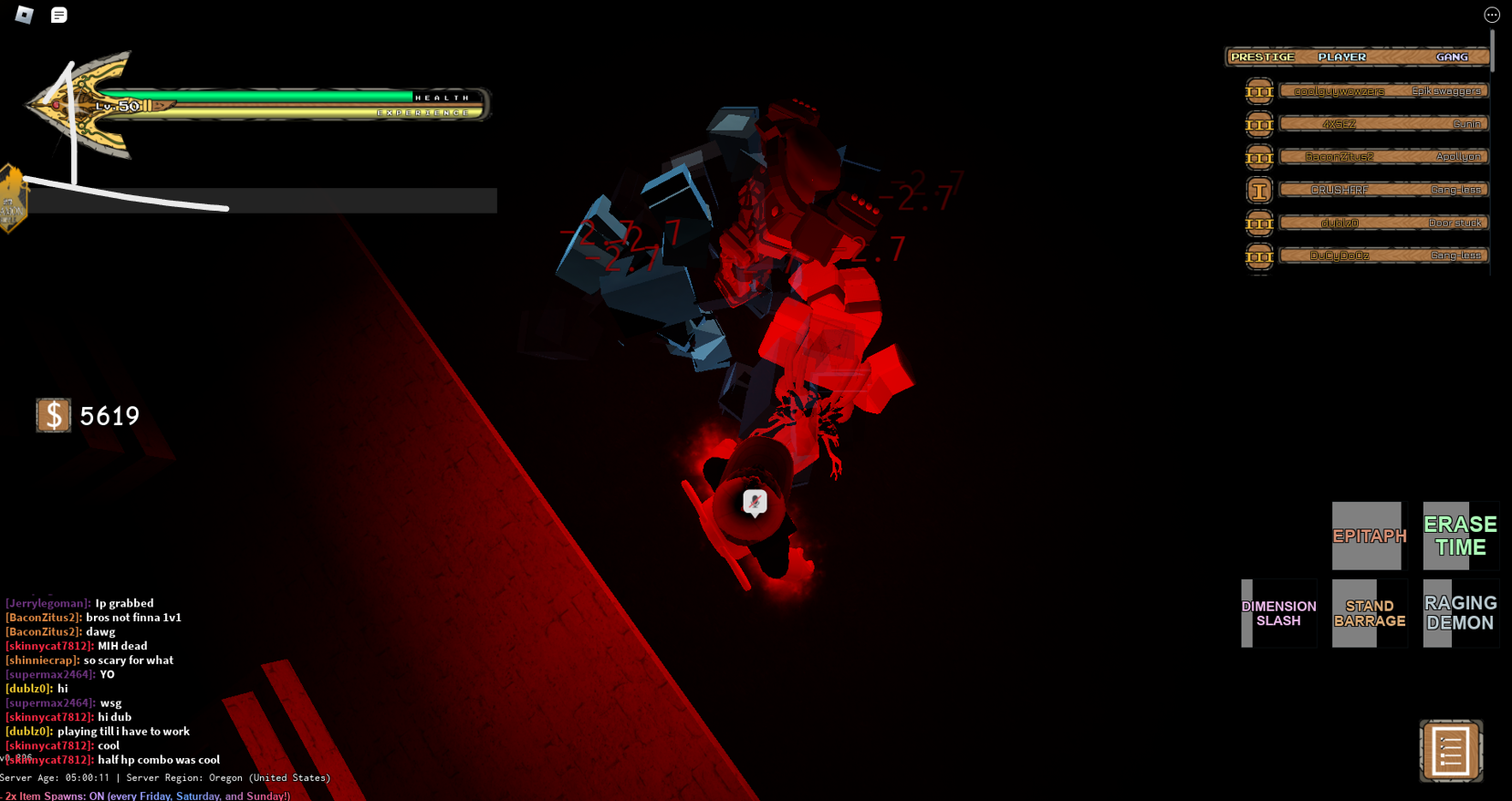Open the top-right ellipsis options menu
The height and width of the screenshot is (801, 1512).
[x=1492, y=15]
